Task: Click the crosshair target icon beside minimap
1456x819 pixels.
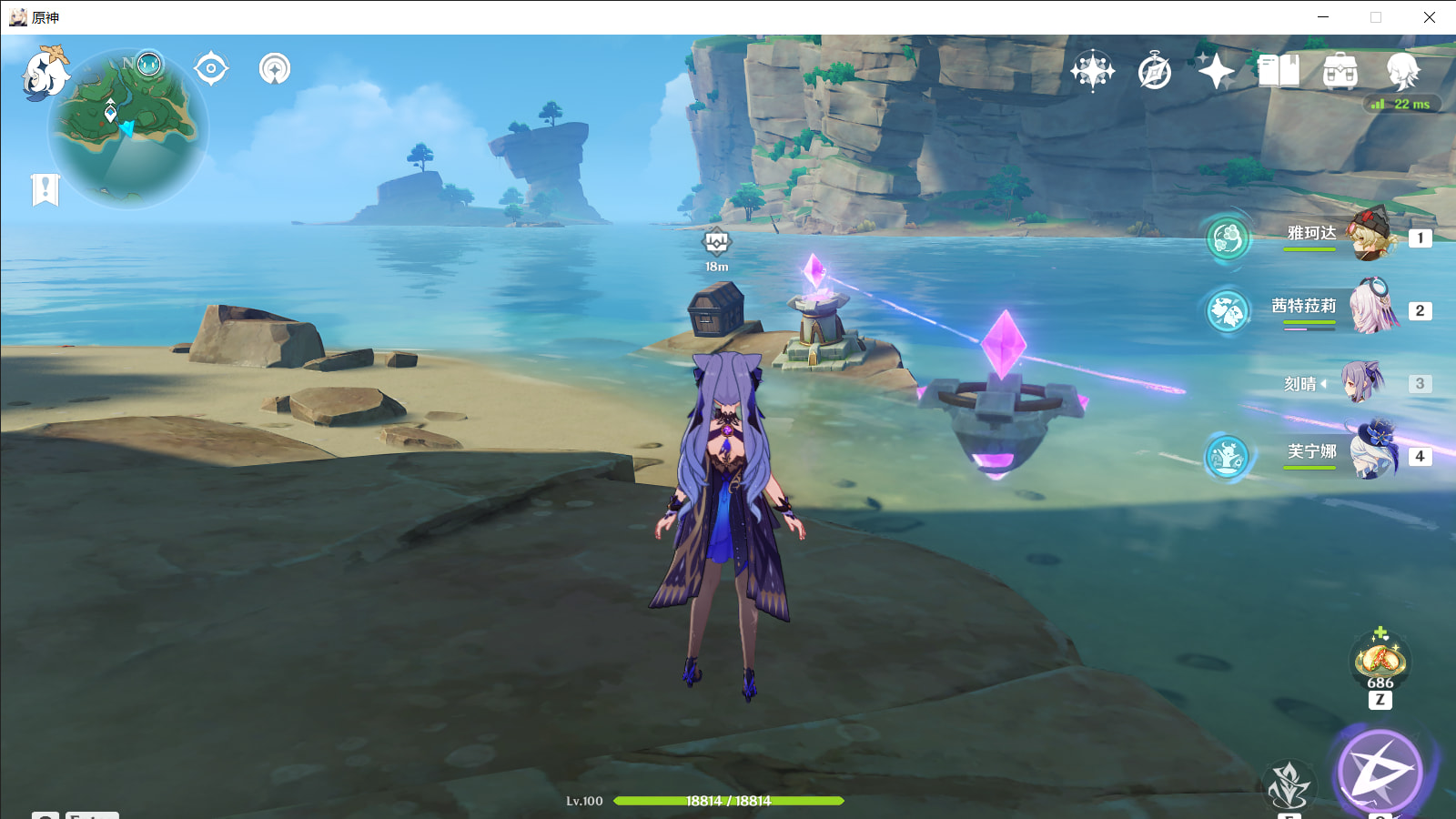Action: (x=211, y=68)
